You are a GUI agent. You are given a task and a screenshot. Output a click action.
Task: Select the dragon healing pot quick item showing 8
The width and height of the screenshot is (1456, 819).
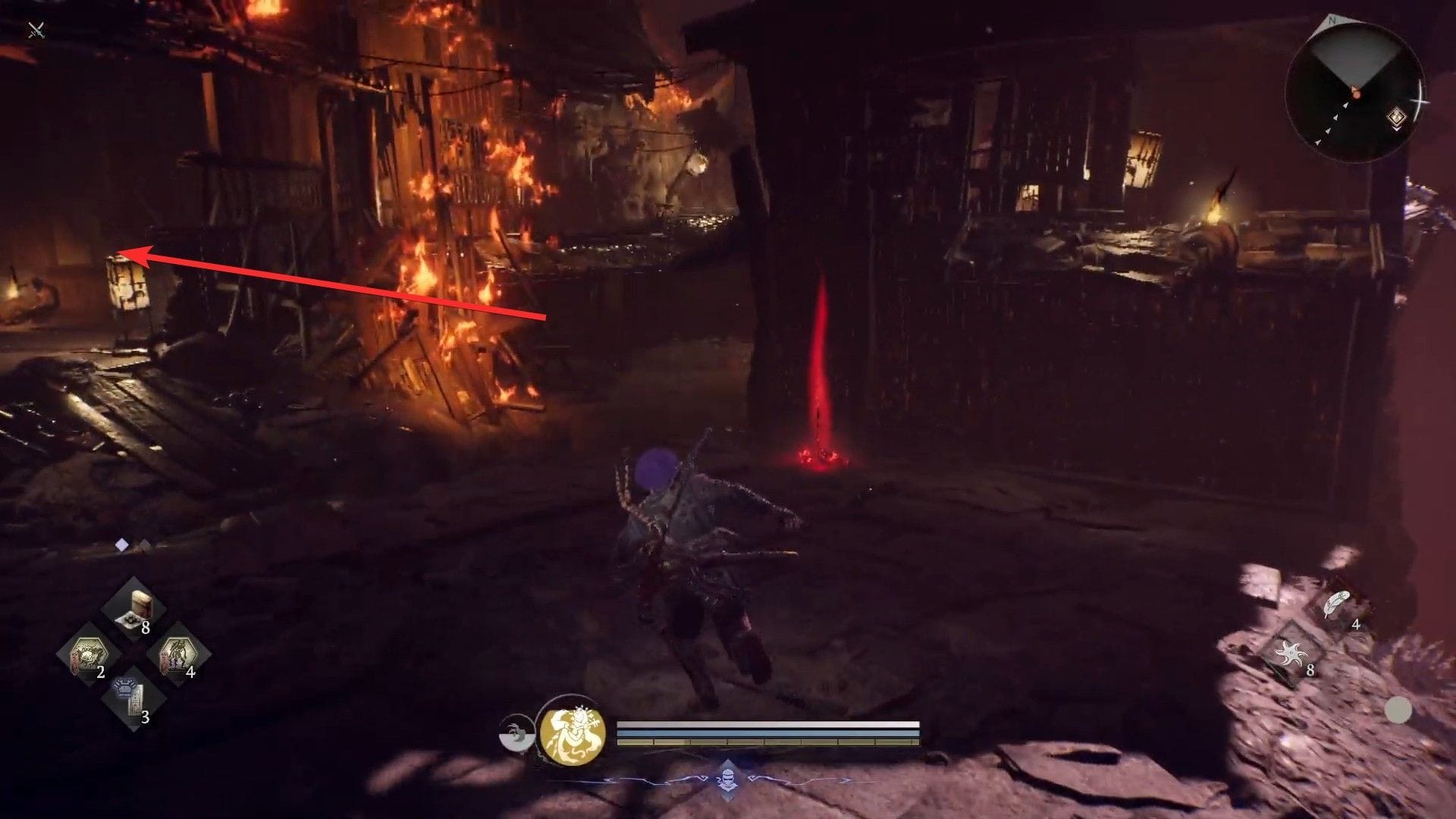coord(136,607)
